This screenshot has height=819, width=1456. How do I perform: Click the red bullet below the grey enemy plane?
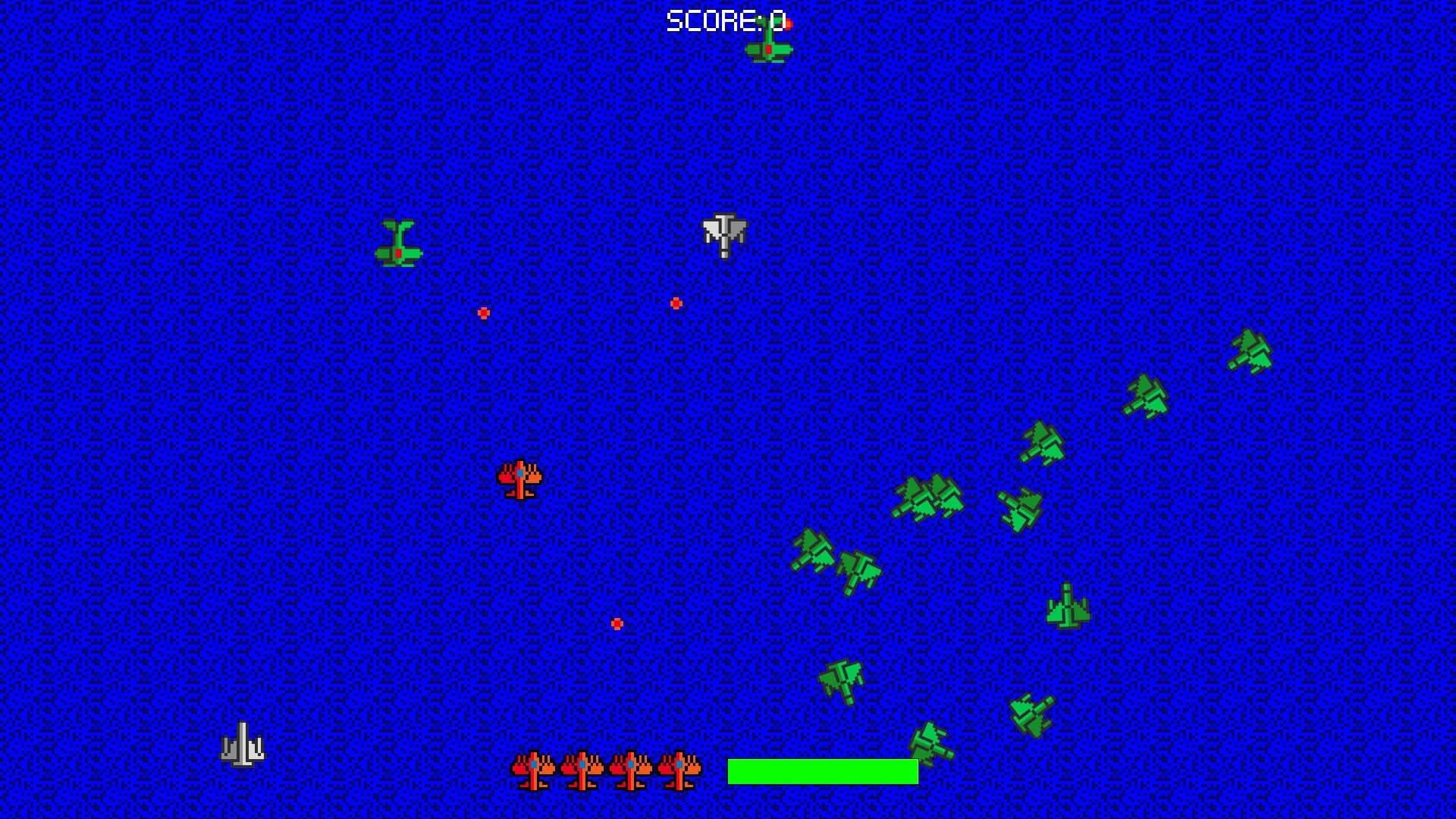[675, 303]
